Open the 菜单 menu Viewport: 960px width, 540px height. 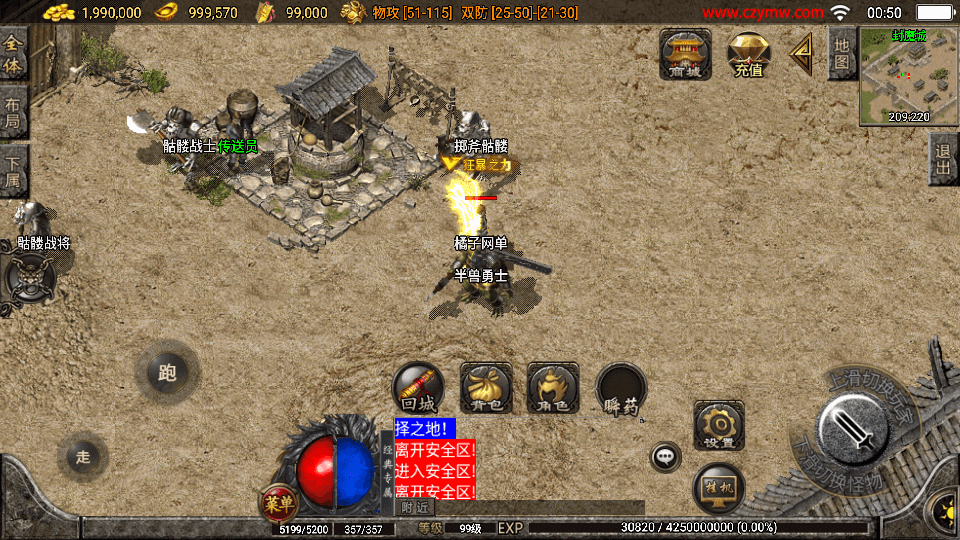pyautogui.click(x=278, y=503)
